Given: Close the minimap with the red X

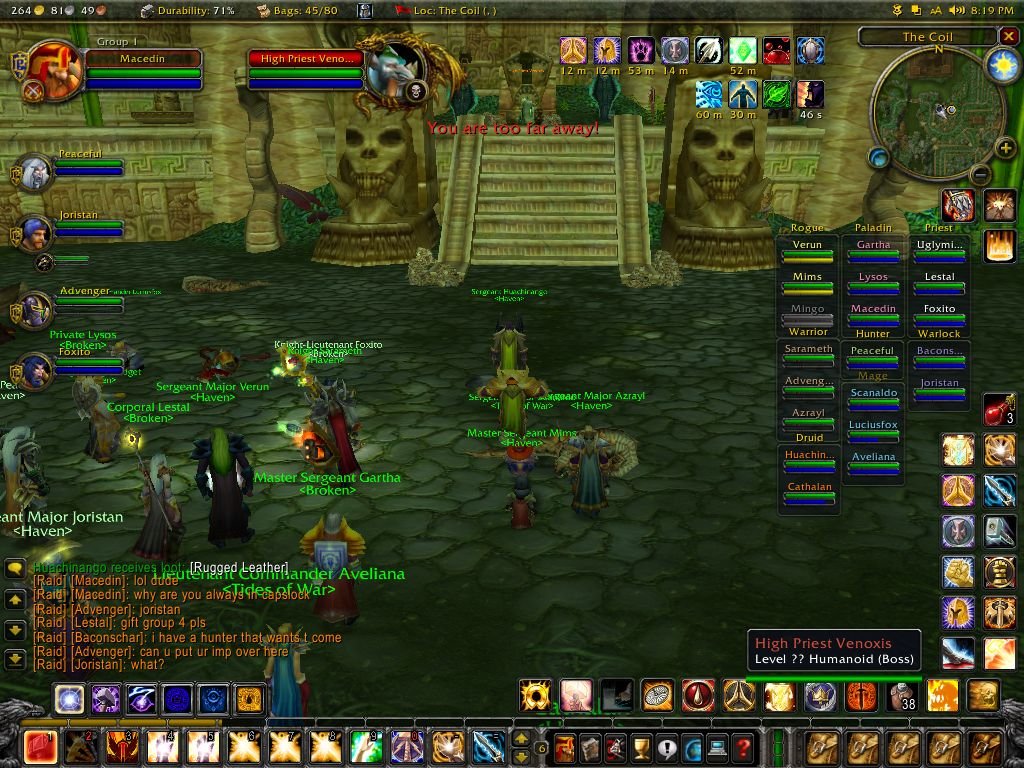Looking at the screenshot, I should pos(1007,37).
